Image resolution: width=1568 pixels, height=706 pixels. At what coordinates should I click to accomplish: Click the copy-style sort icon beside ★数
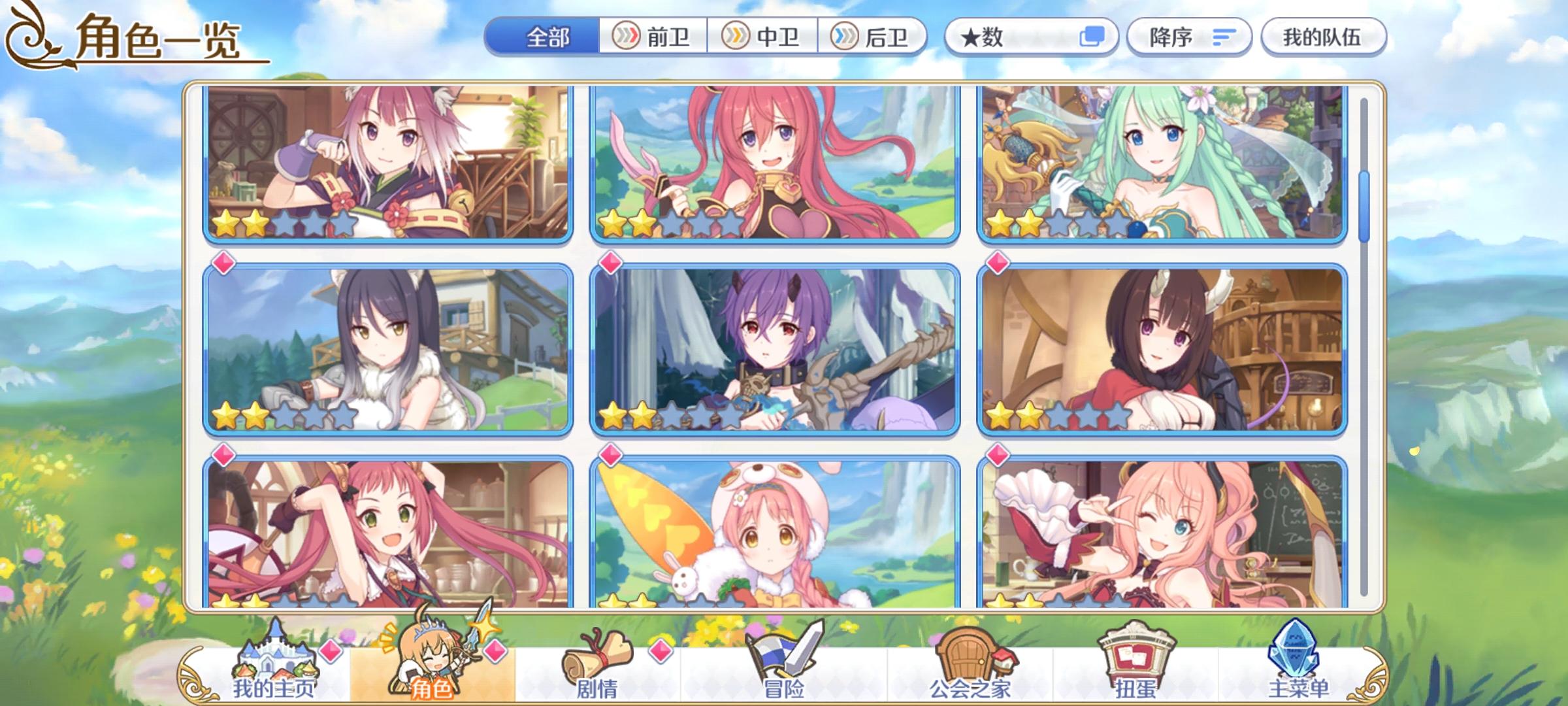pyautogui.click(x=1092, y=37)
